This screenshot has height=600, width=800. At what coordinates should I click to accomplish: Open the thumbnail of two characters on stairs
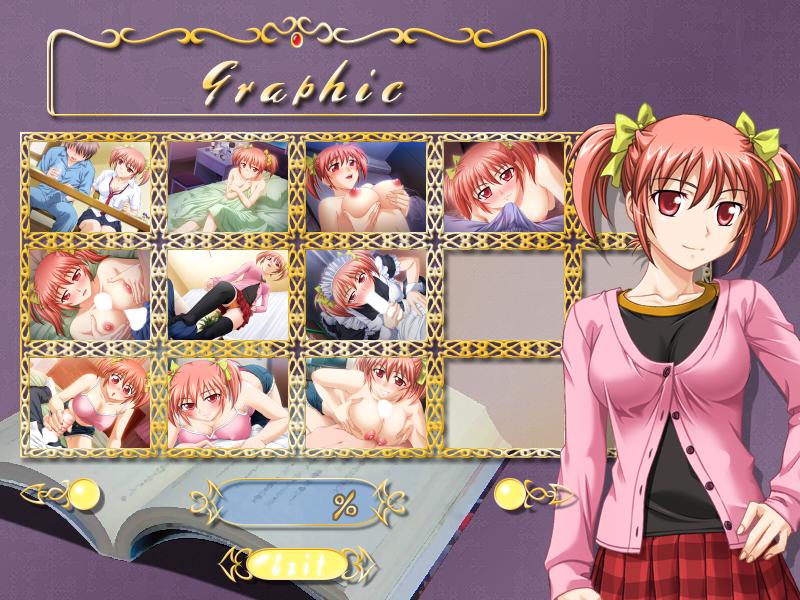click(90, 186)
